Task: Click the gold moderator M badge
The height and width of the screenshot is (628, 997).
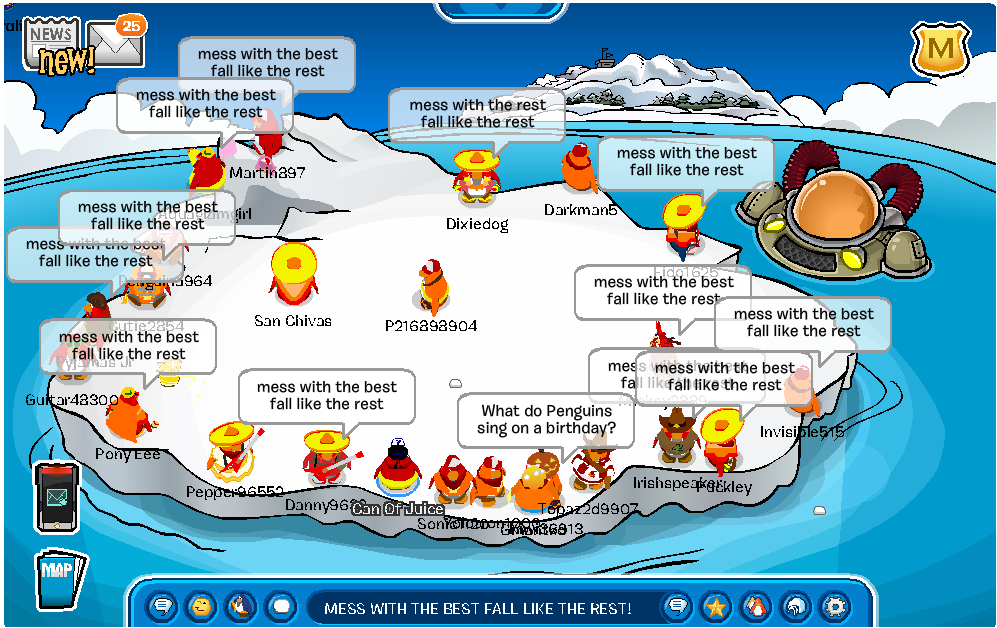Action: [x=938, y=46]
